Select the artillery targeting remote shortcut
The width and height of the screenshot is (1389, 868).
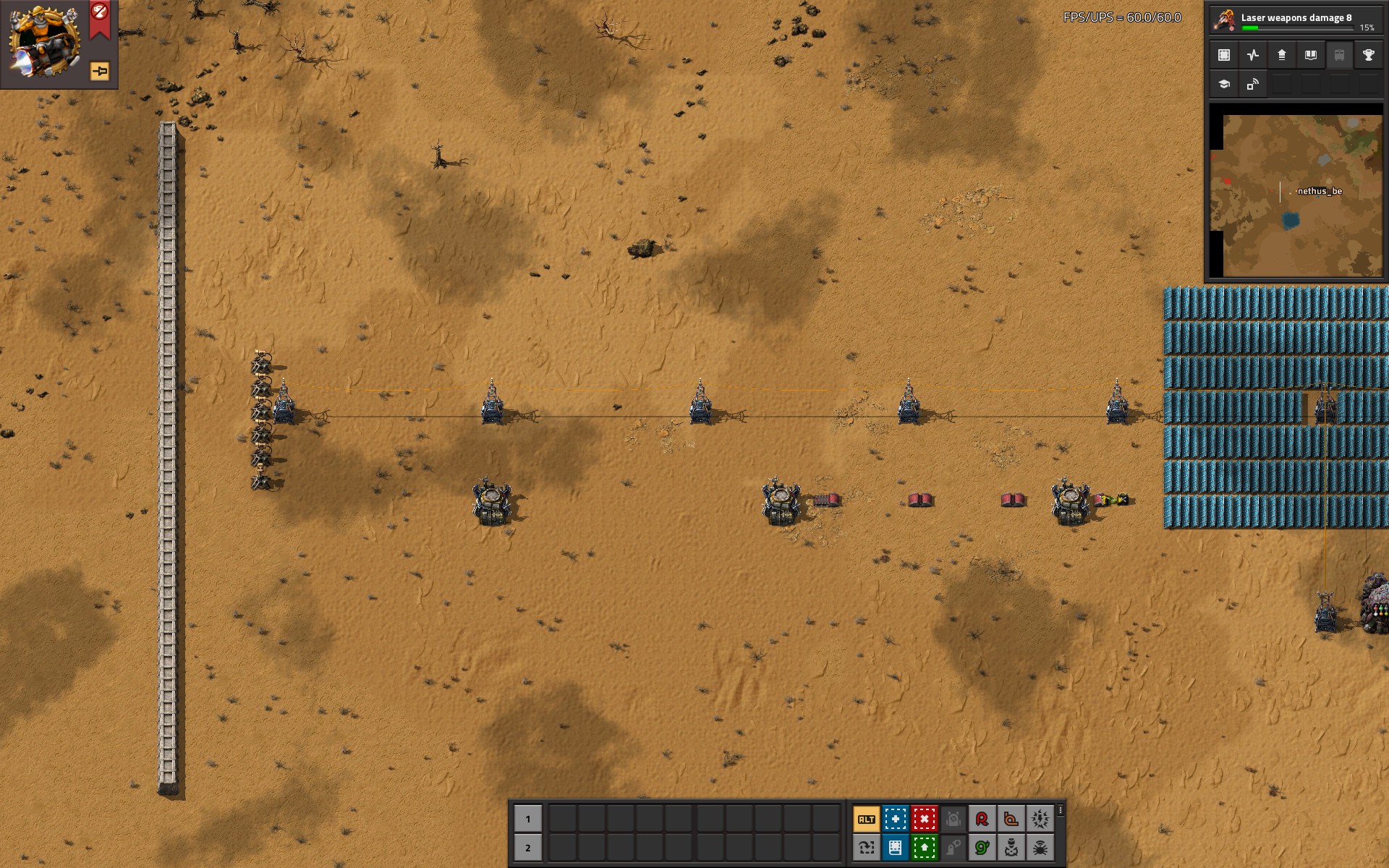pos(1011,847)
